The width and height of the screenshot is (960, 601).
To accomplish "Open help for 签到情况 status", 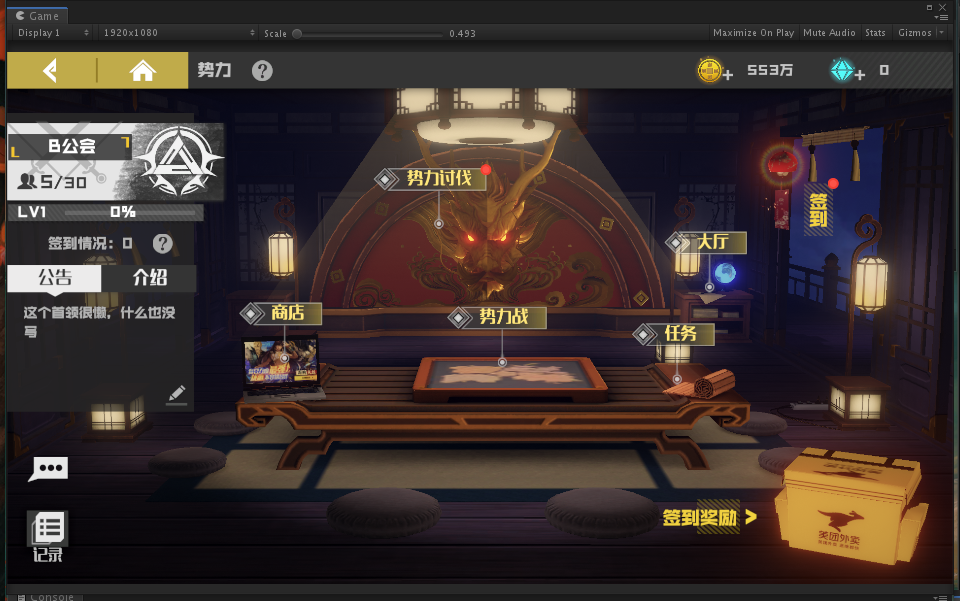I will [x=162, y=243].
